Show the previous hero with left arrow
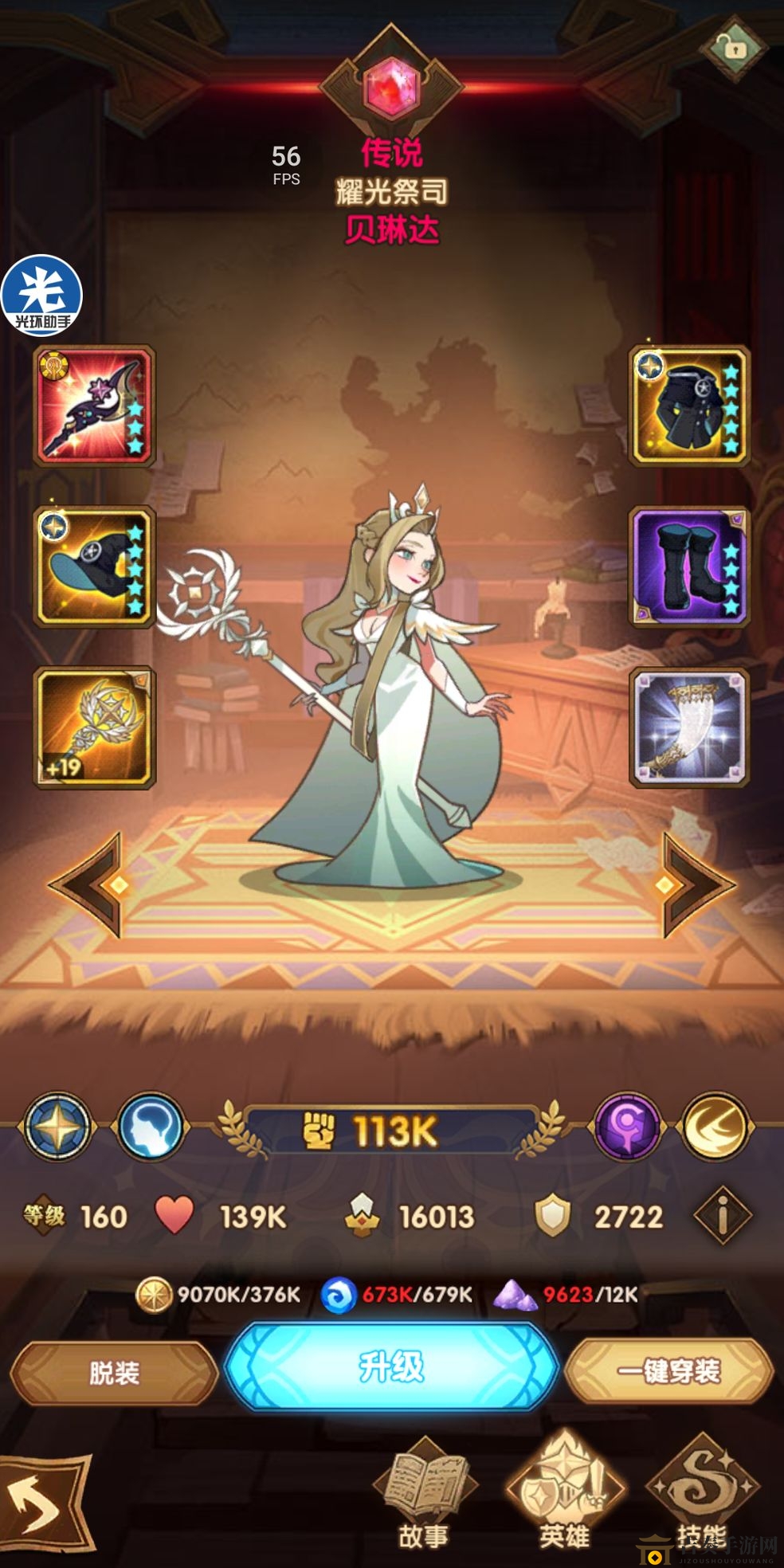The height and width of the screenshot is (1568, 784). pyautogui.click(x=89, y=884)
